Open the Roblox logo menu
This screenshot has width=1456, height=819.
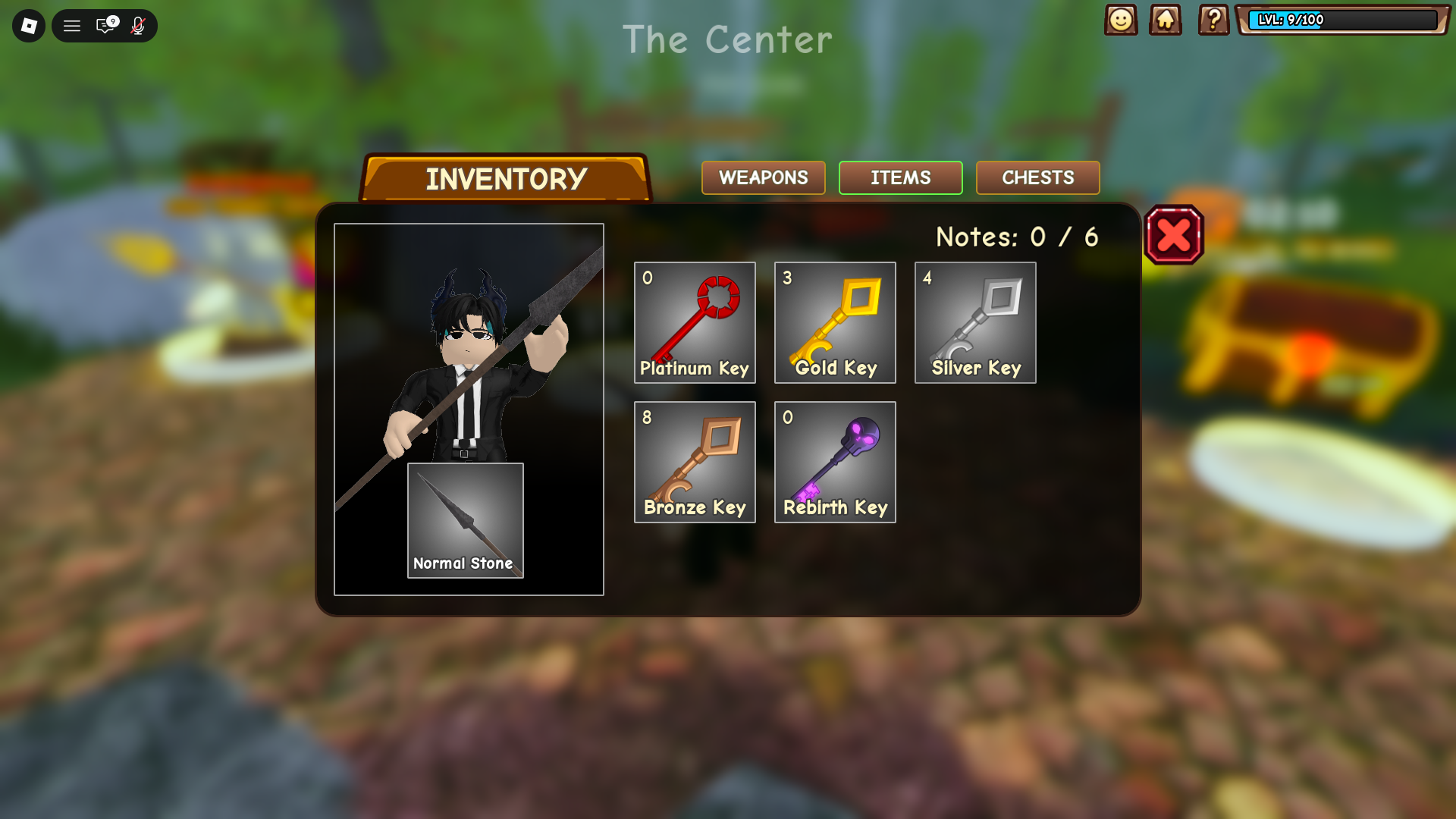29,26
